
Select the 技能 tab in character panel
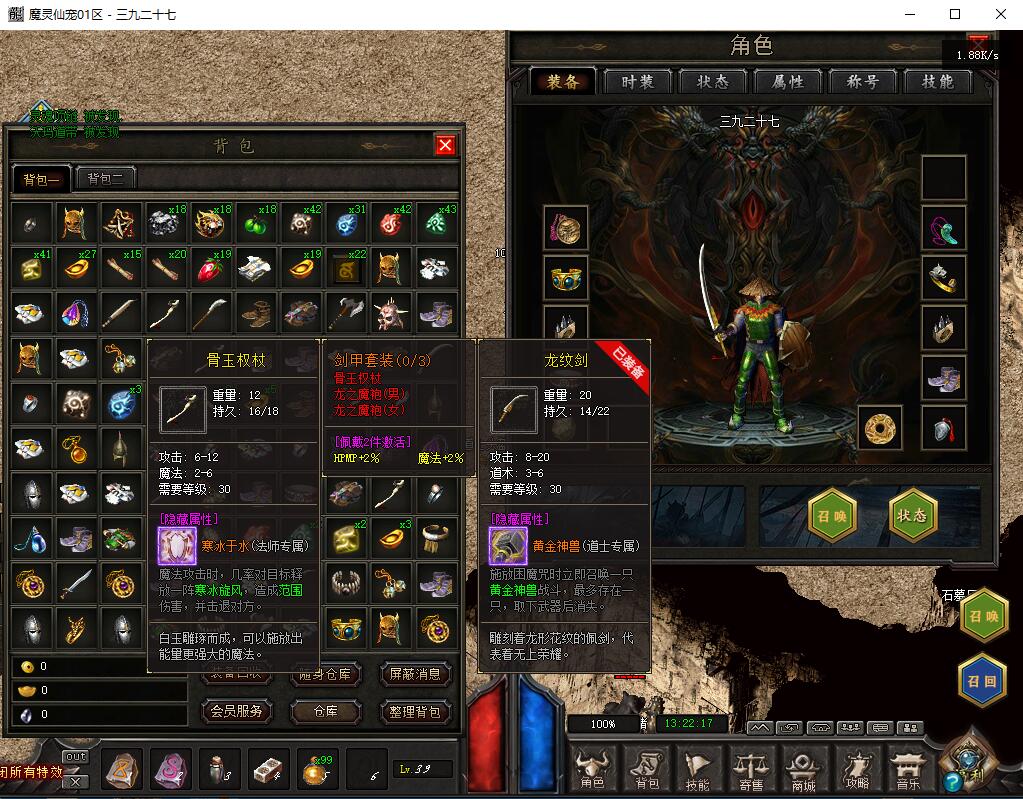(938, 82)
